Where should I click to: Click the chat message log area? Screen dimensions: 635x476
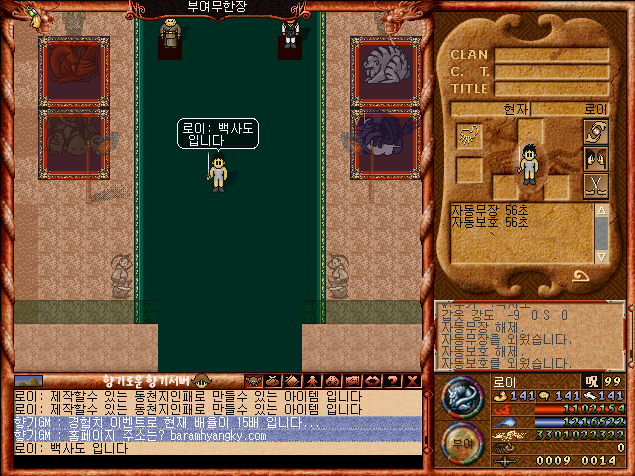215,421
